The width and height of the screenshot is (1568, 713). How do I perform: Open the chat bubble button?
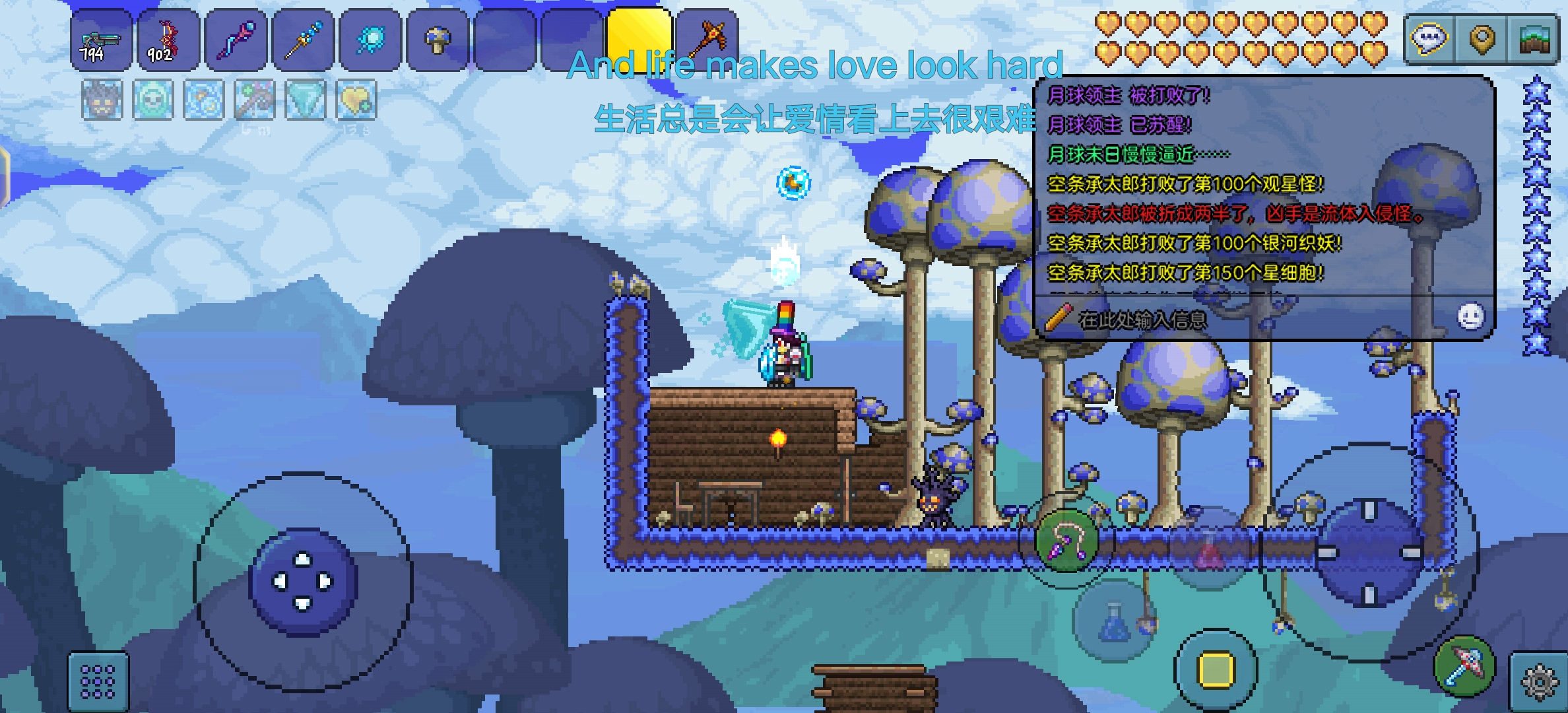[1429, 40]
